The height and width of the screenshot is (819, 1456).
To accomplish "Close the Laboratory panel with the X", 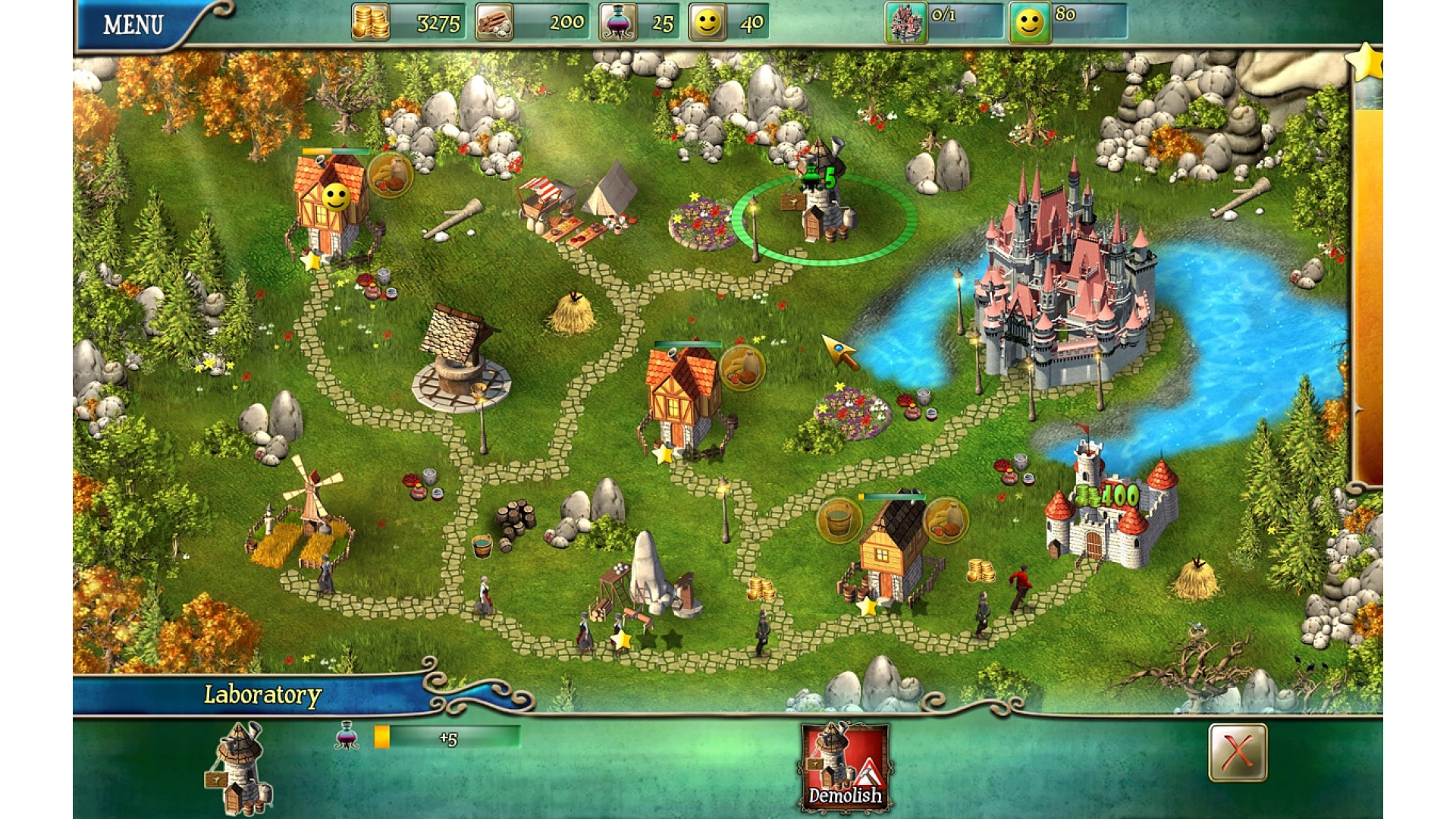I will 1237,752.
